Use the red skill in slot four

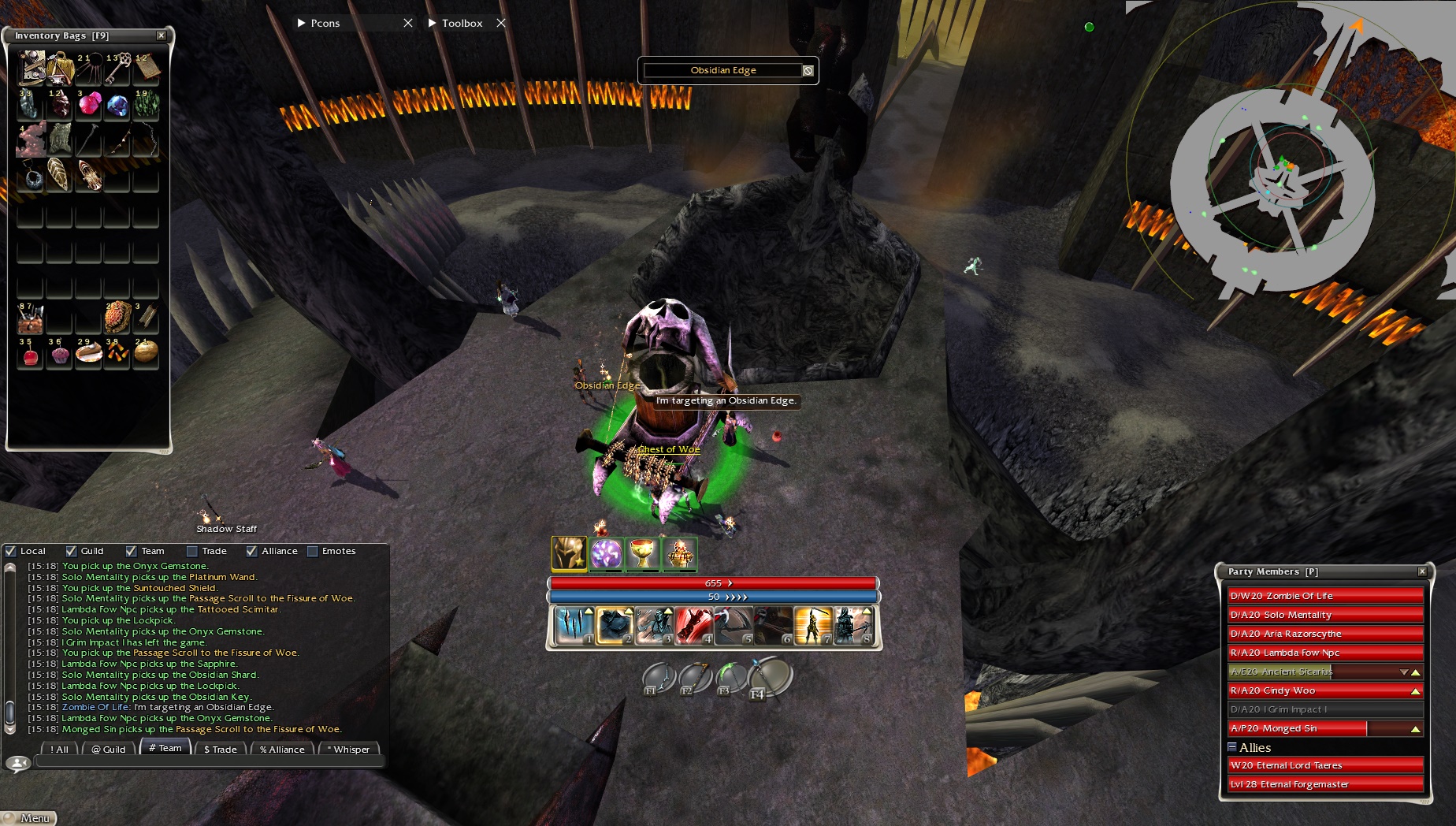click(693, 625)
